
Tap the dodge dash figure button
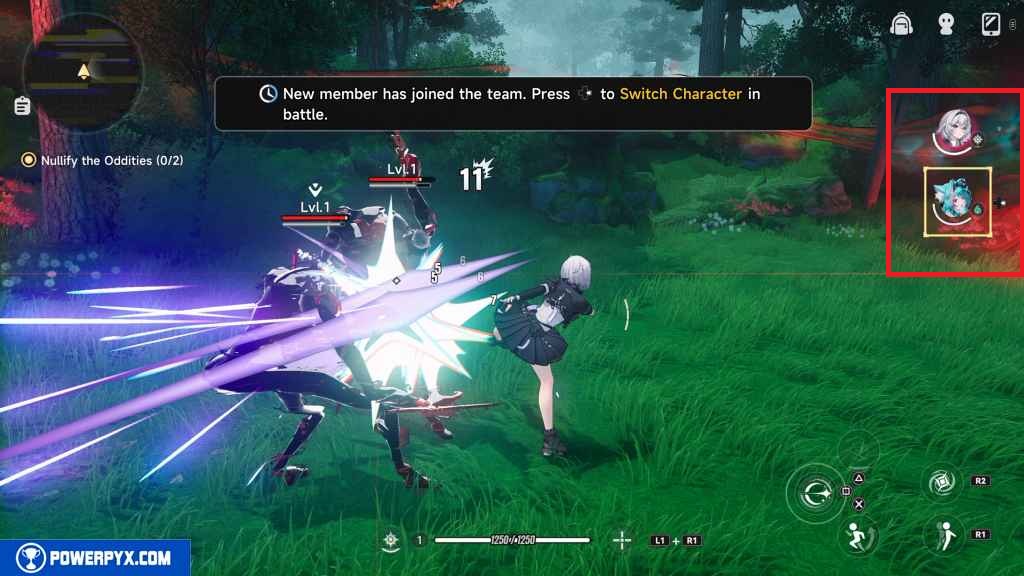coord(857,535)
